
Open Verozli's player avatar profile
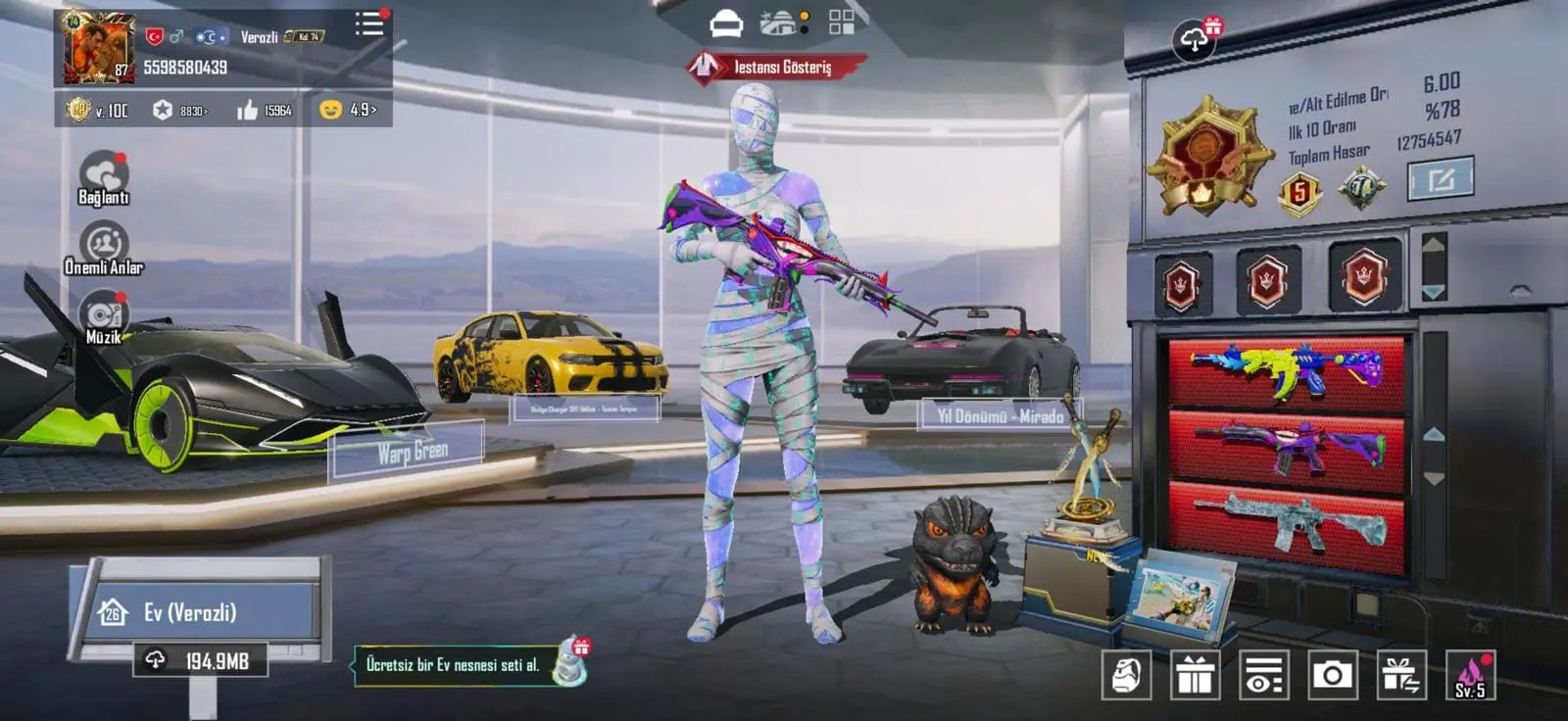pyautogui.click(x=98, y=47)
